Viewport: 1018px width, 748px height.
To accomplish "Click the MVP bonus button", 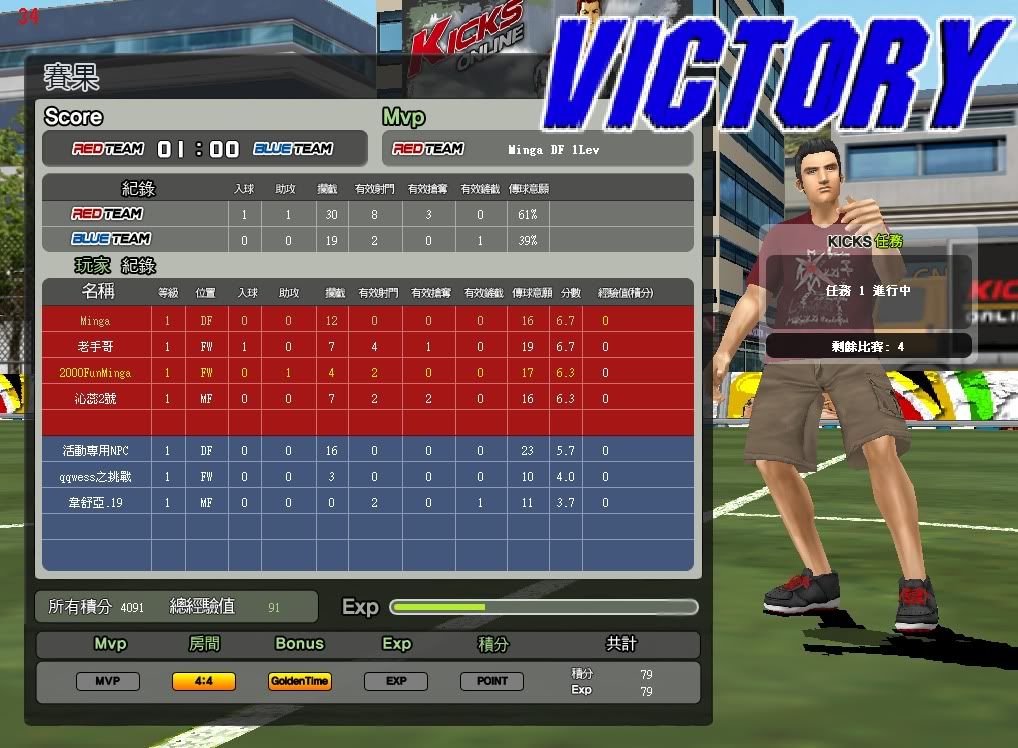I will point(108,681).
